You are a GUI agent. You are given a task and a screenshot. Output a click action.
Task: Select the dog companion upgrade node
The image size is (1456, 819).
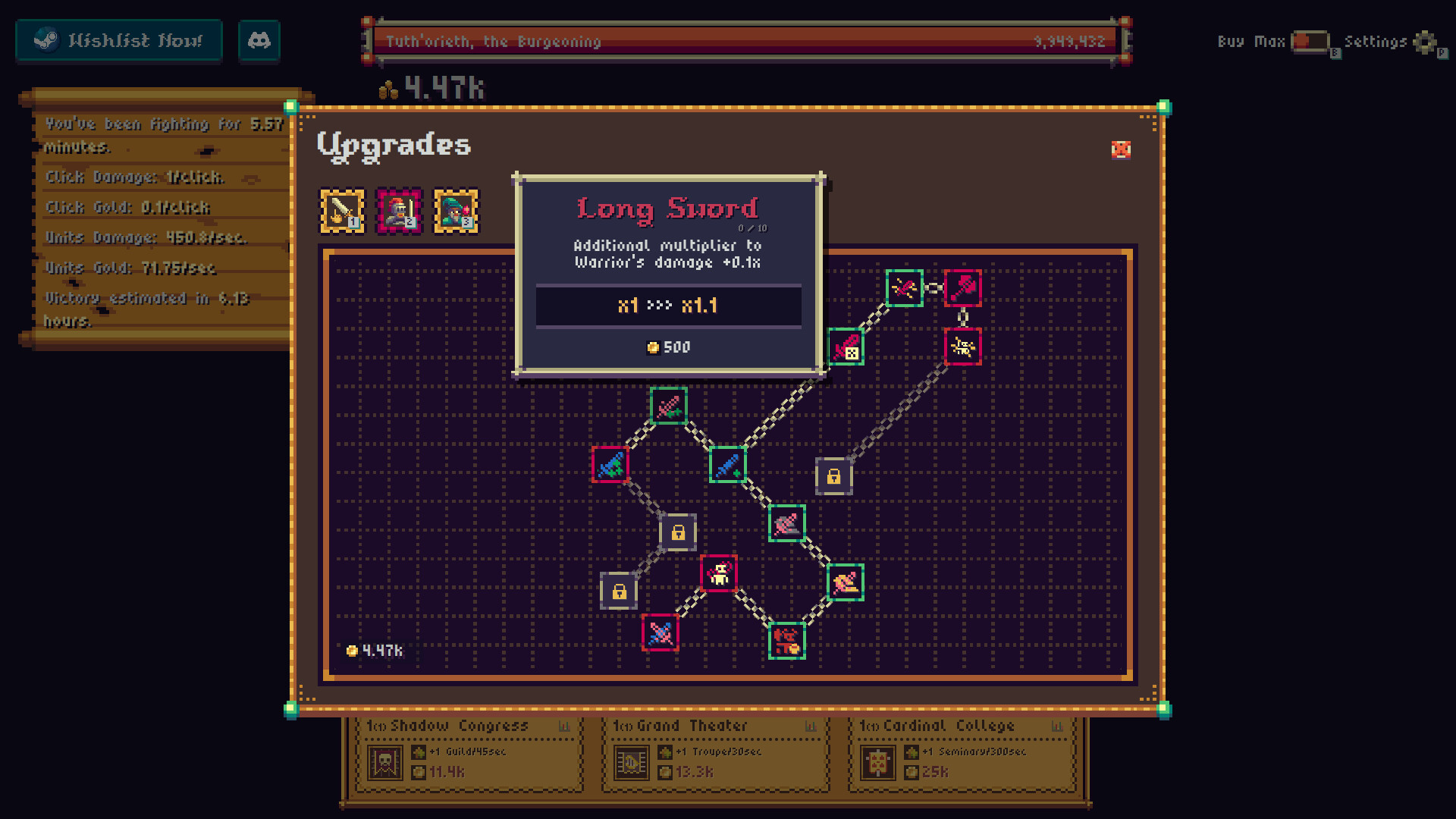[x=717, y=573]
